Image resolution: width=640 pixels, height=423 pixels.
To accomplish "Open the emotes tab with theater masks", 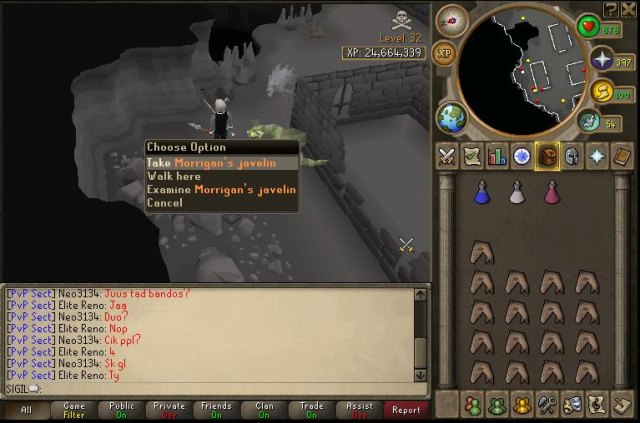I will [x=572, y=405].
